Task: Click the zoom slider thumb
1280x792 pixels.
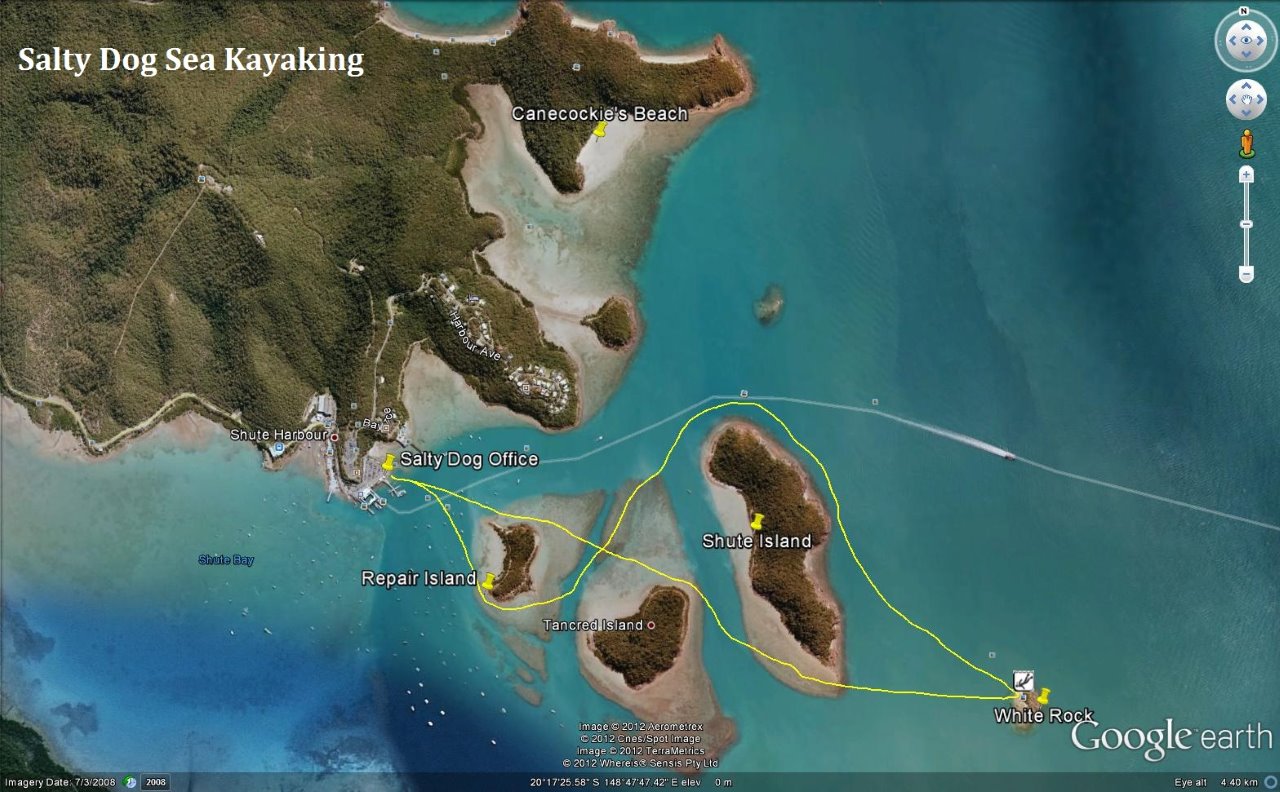Action: tap(1246, 223)
